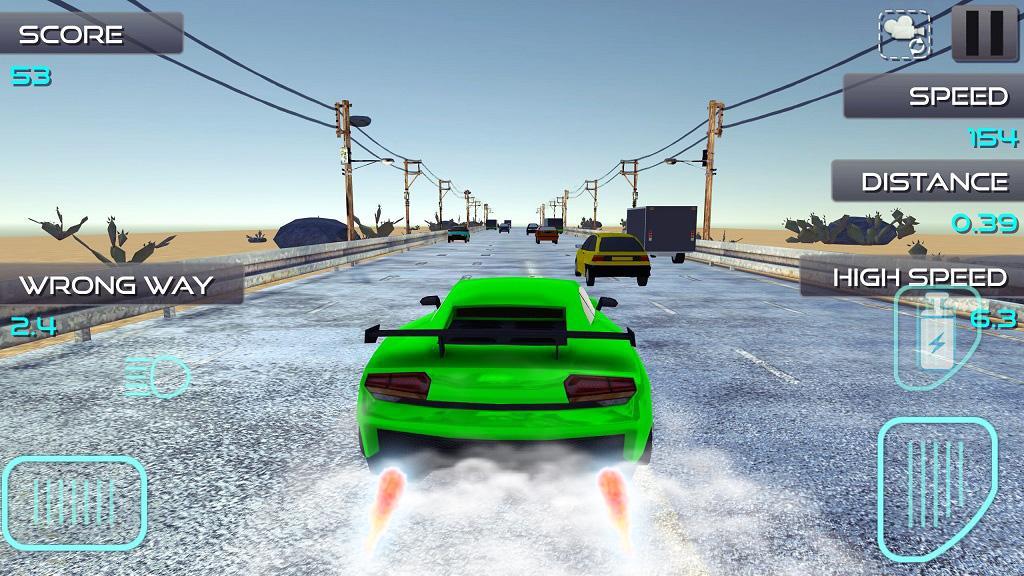Switch the camera view
The image size is (1024, 576).
(904, 35)
